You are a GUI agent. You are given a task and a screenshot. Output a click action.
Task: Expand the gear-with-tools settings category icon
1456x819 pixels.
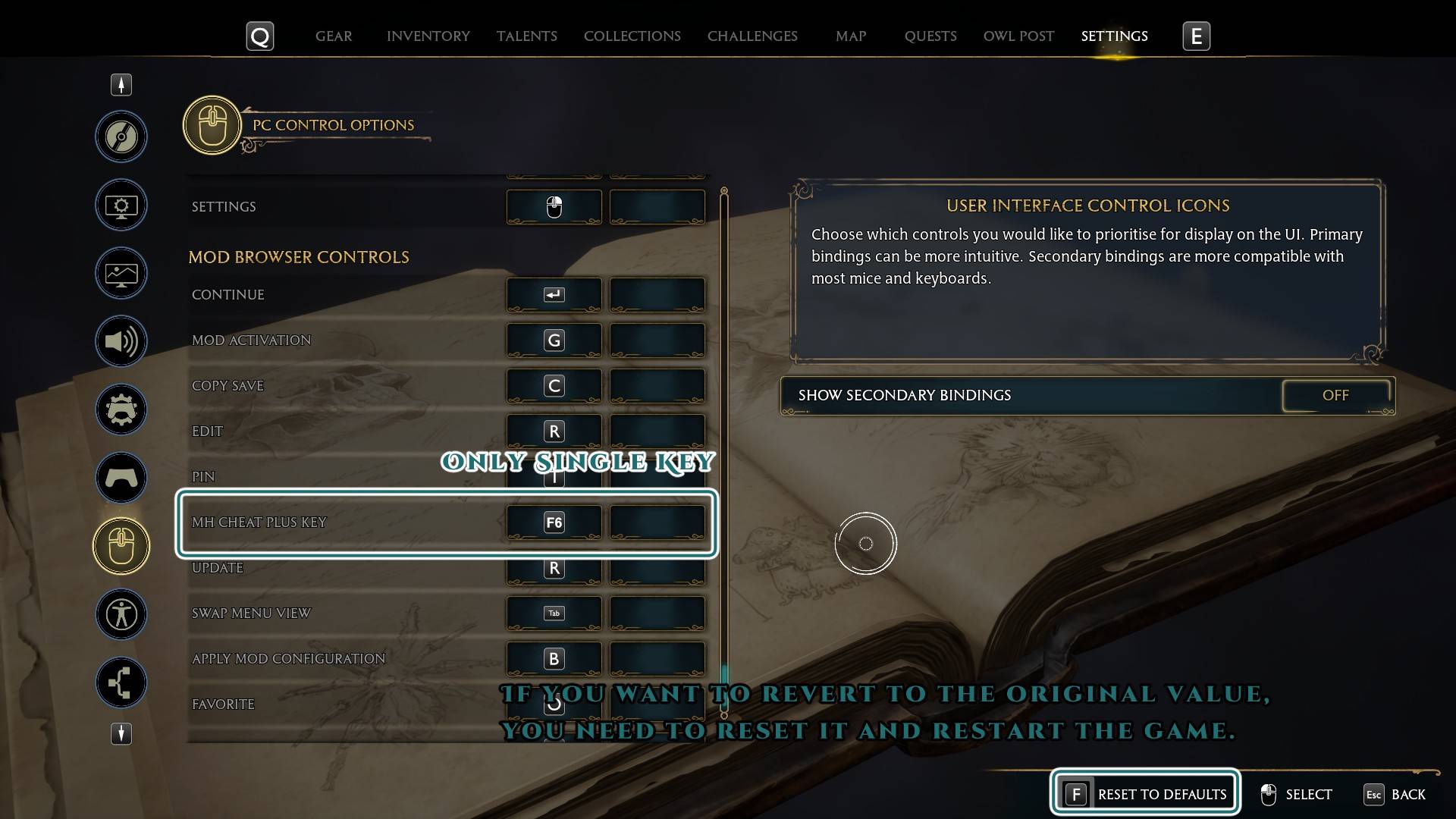121,409
